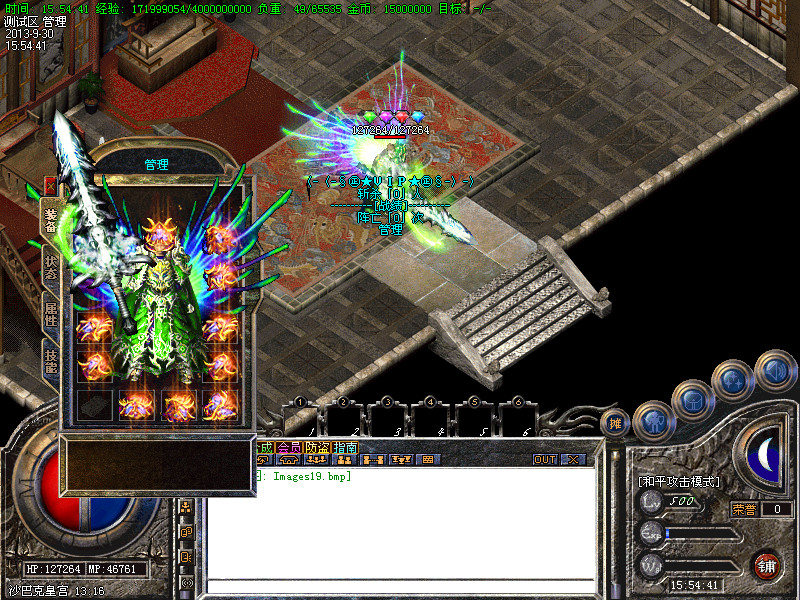
Task: Open the 指南 guide button
Action: coord(346,448)
